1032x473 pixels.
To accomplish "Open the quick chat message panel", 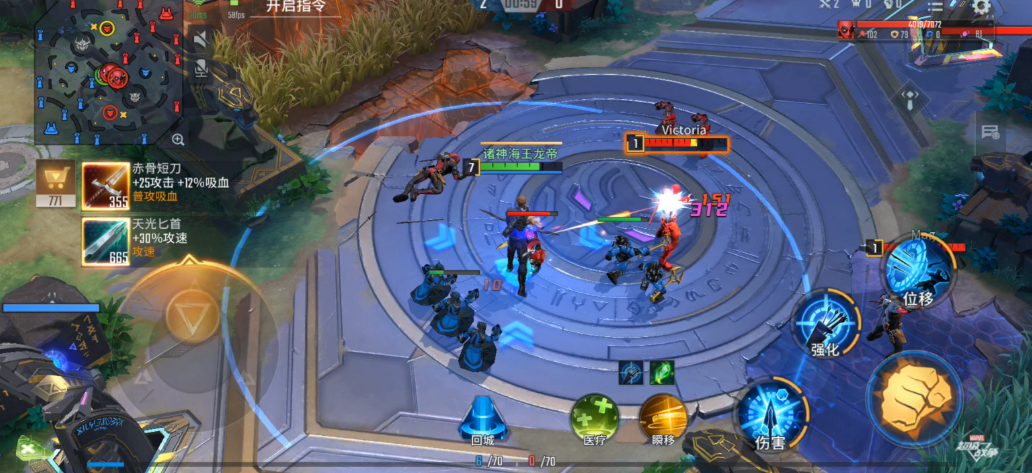I will [x=990, y=132].
